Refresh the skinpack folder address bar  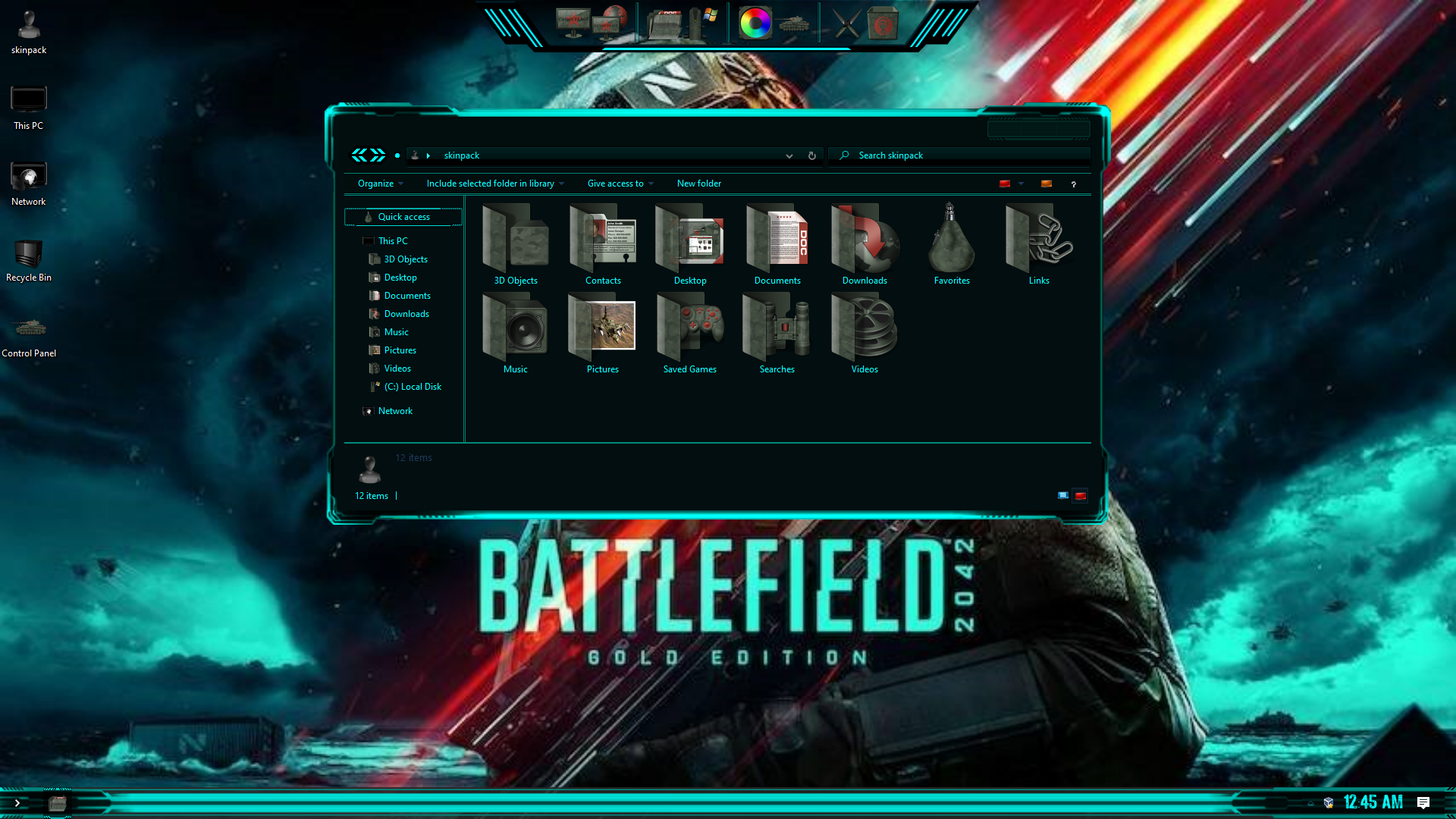pos(811,155)
